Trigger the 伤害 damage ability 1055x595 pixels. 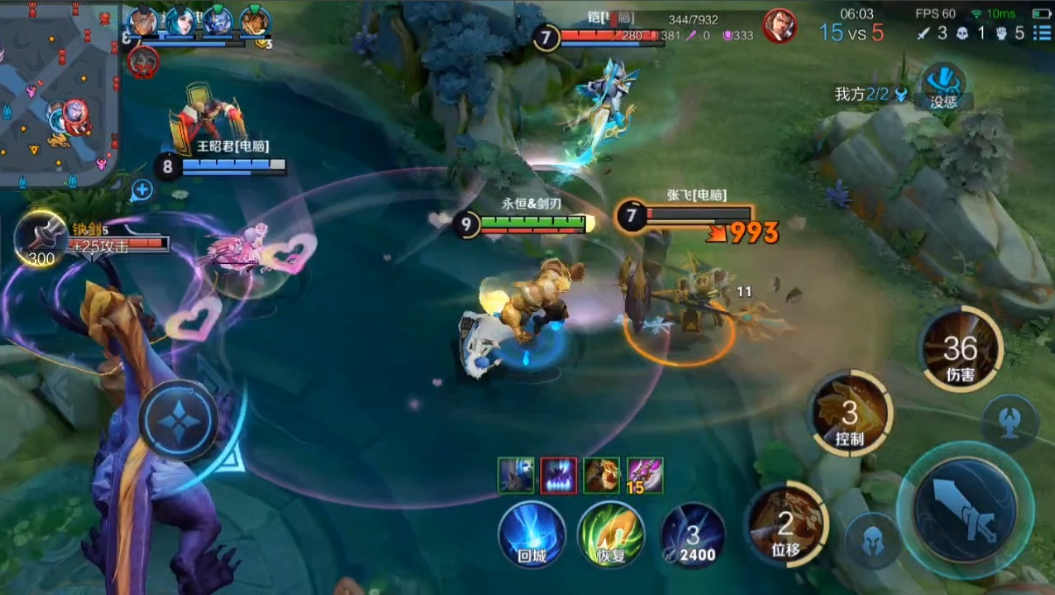click(x=960, y=349)
